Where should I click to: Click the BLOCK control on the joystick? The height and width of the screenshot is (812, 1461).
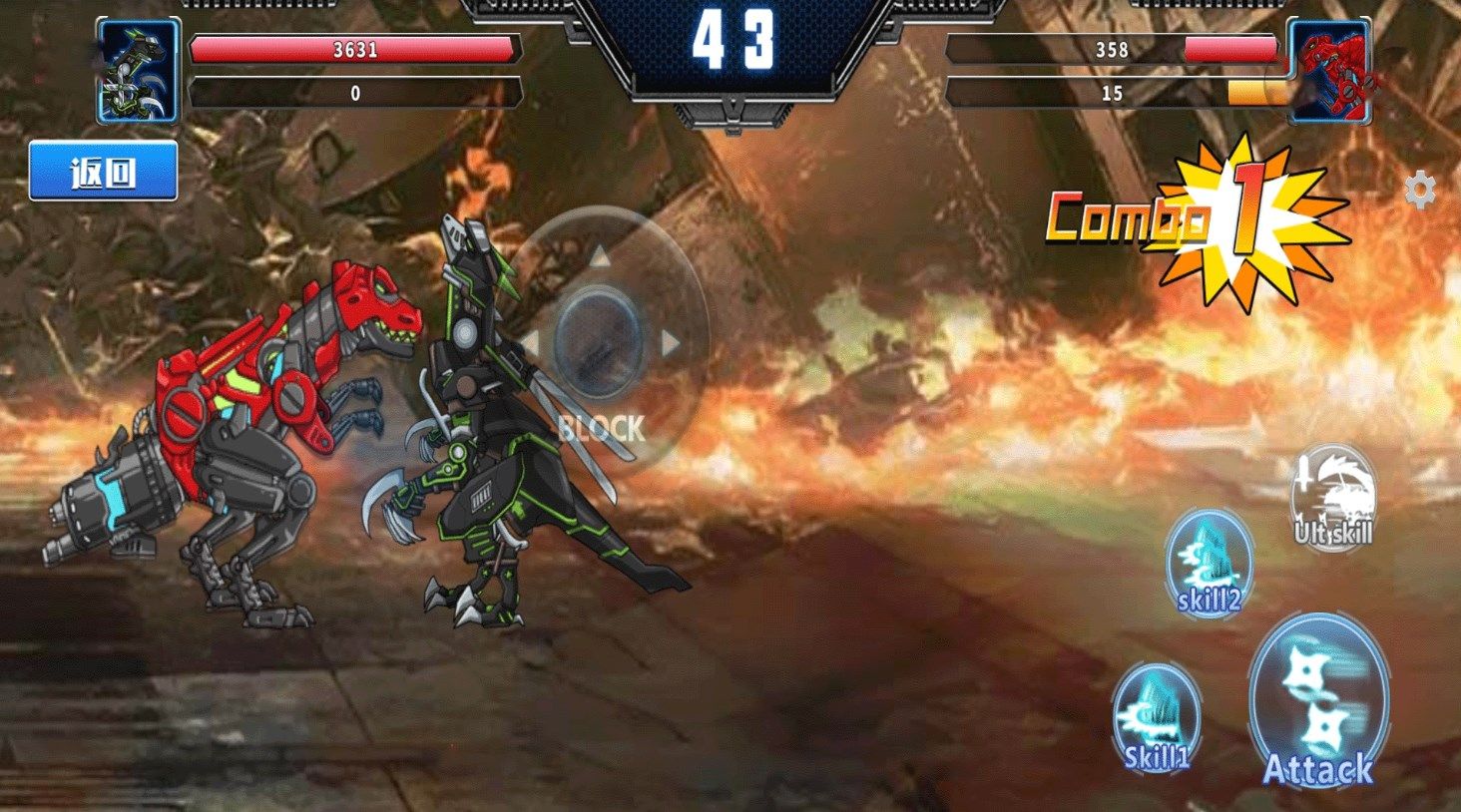(601, 429)
